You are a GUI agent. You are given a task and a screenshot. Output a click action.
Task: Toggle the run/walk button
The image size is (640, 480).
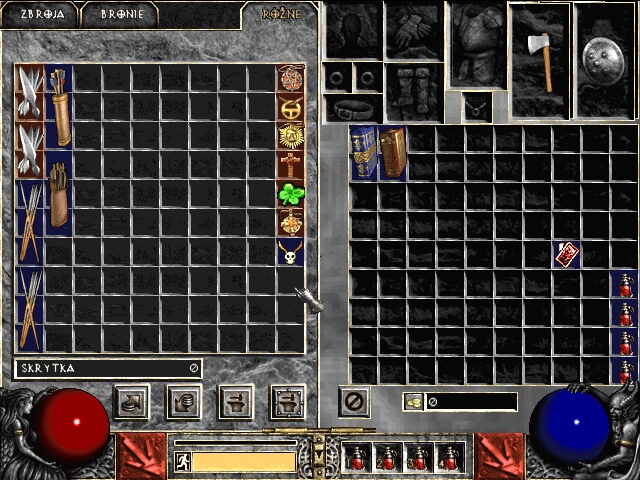(183, 462)
